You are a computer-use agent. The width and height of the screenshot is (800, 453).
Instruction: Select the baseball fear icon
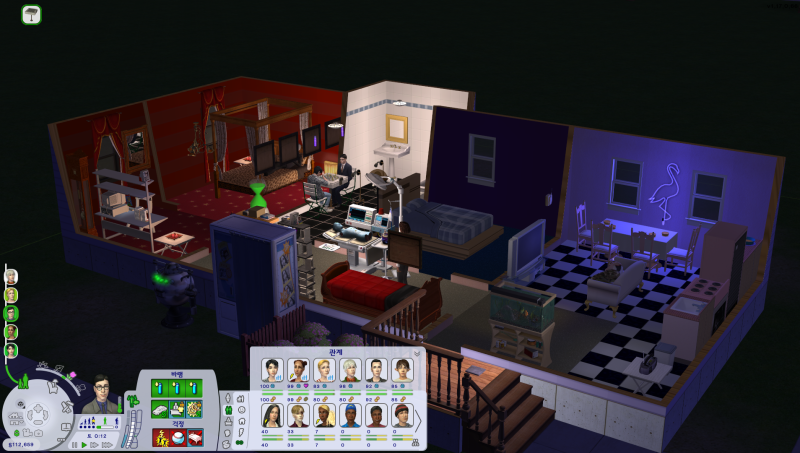177,436
